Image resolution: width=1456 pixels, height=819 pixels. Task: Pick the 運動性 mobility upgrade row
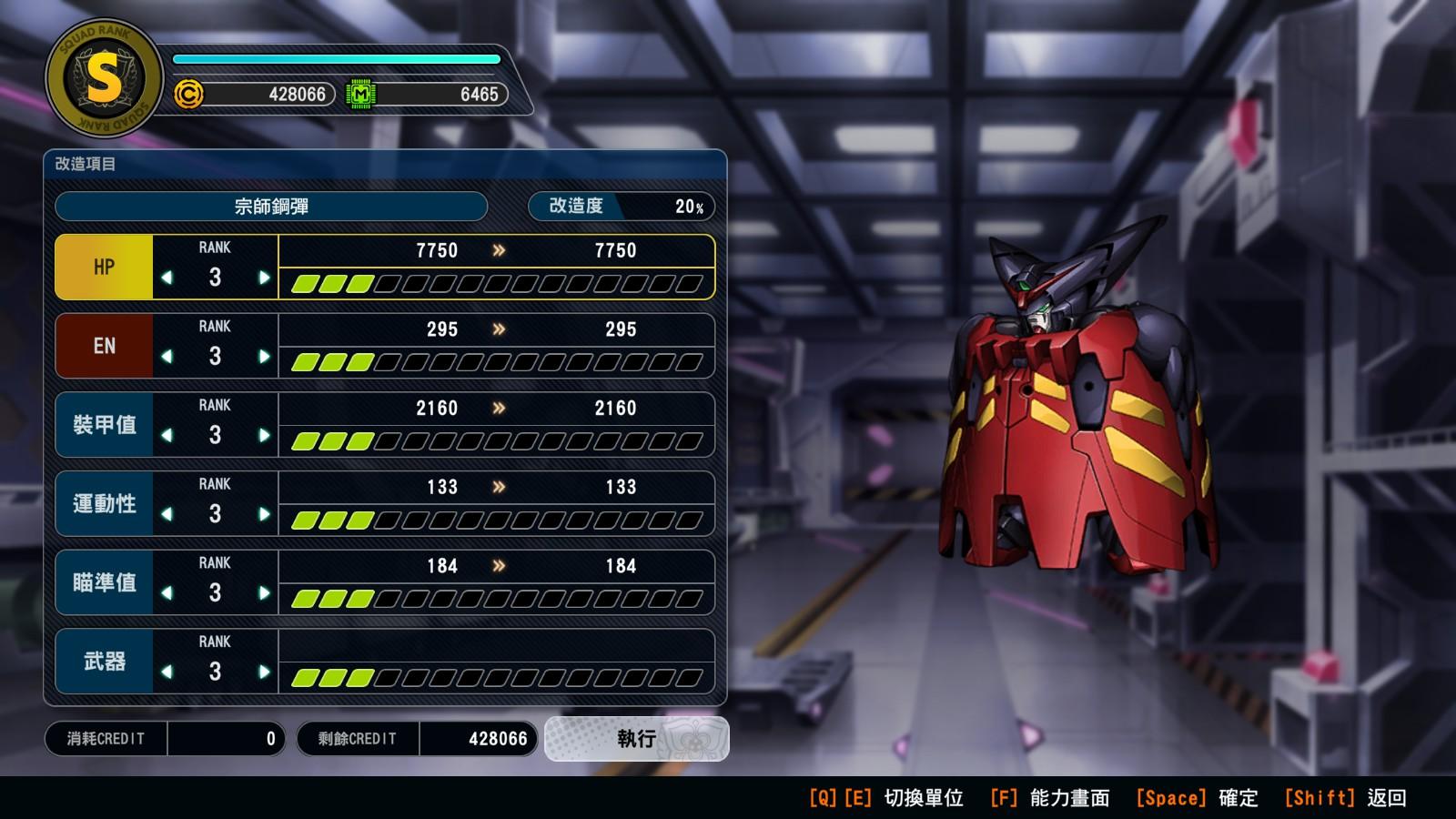coord(104,503)
